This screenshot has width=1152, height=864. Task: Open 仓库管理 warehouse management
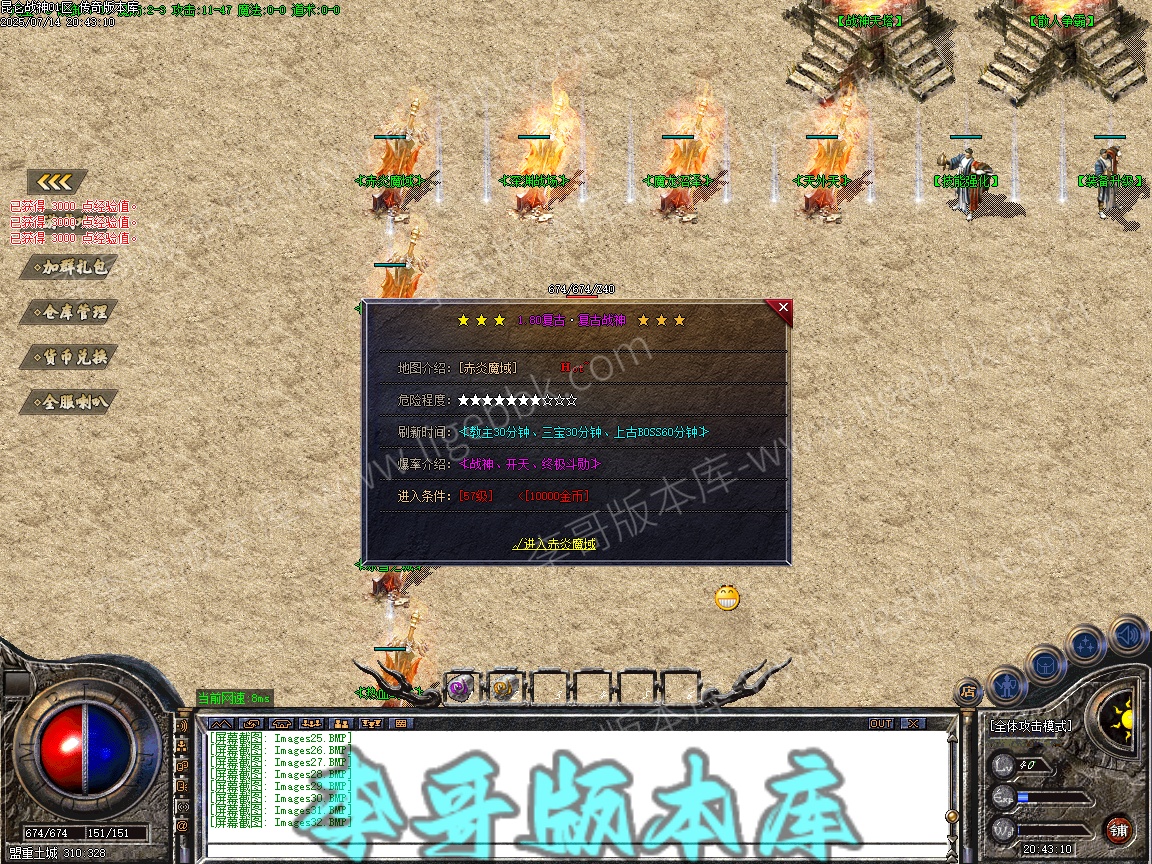pyautogui.click(x=69, y=312)
